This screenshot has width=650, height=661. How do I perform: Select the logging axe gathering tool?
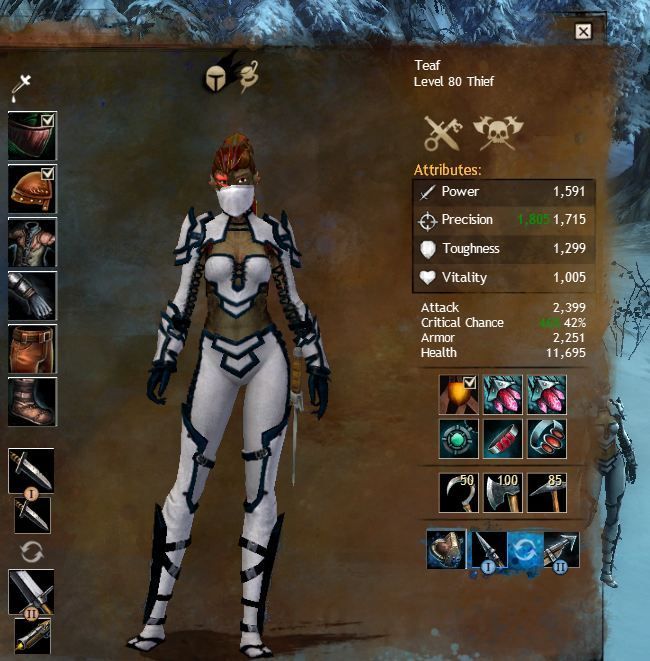[502, 493]
